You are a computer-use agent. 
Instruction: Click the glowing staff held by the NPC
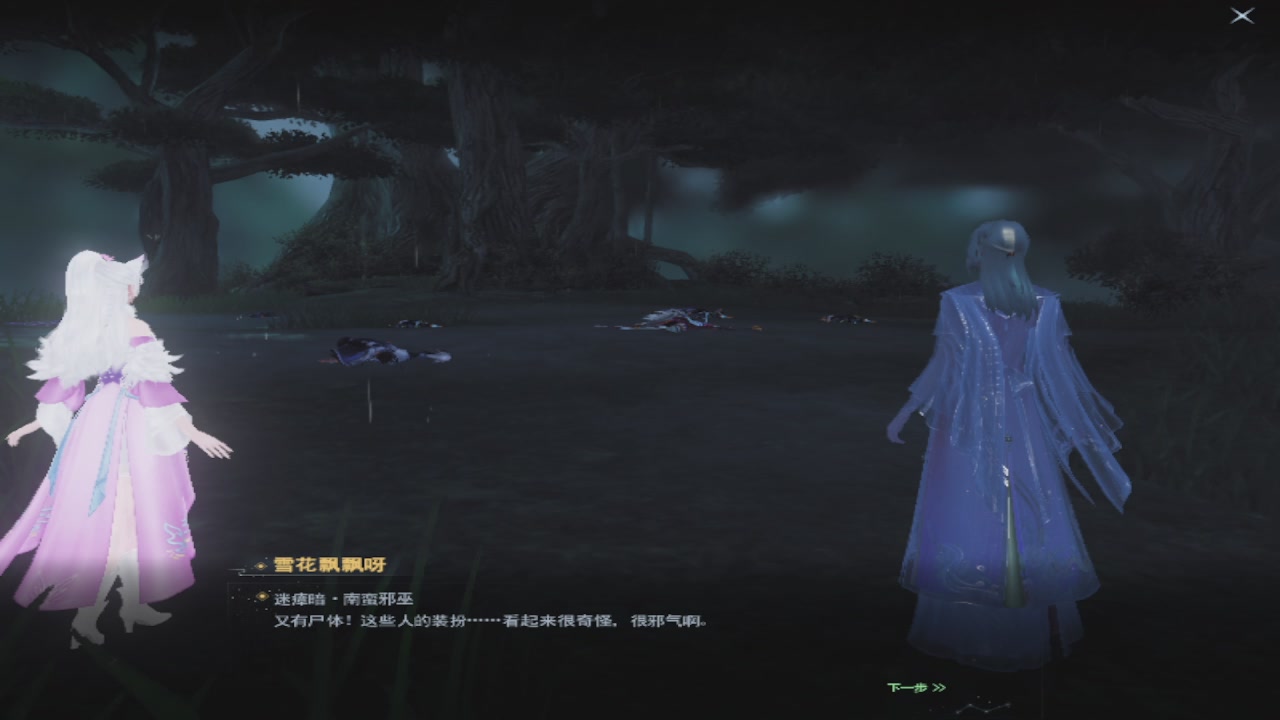[x=1012, y=550]
